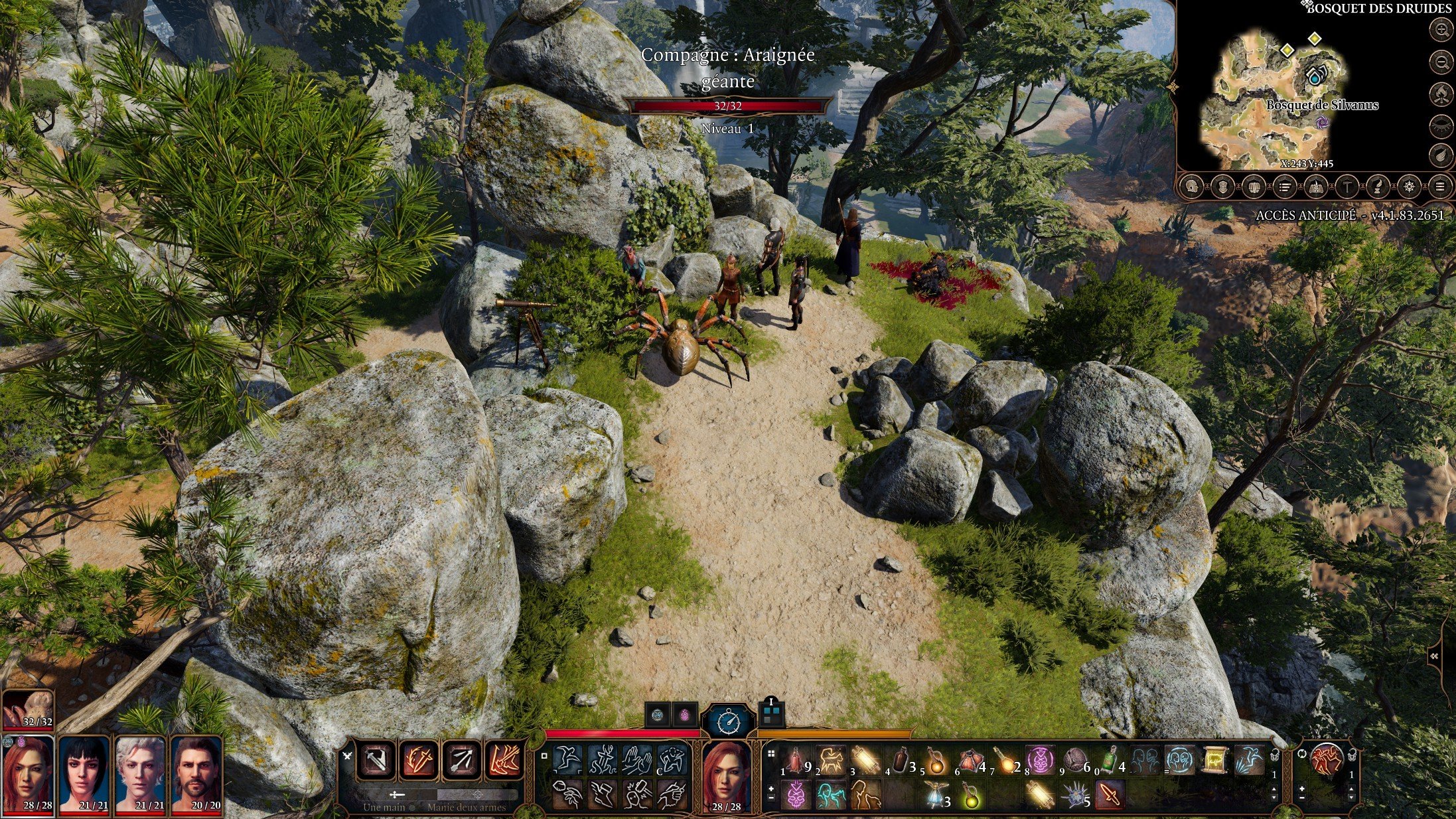Viewport: 1456px width, 819px height.
Task: Toggle the closed-eye stealth button
Action: coord(1441,125)
